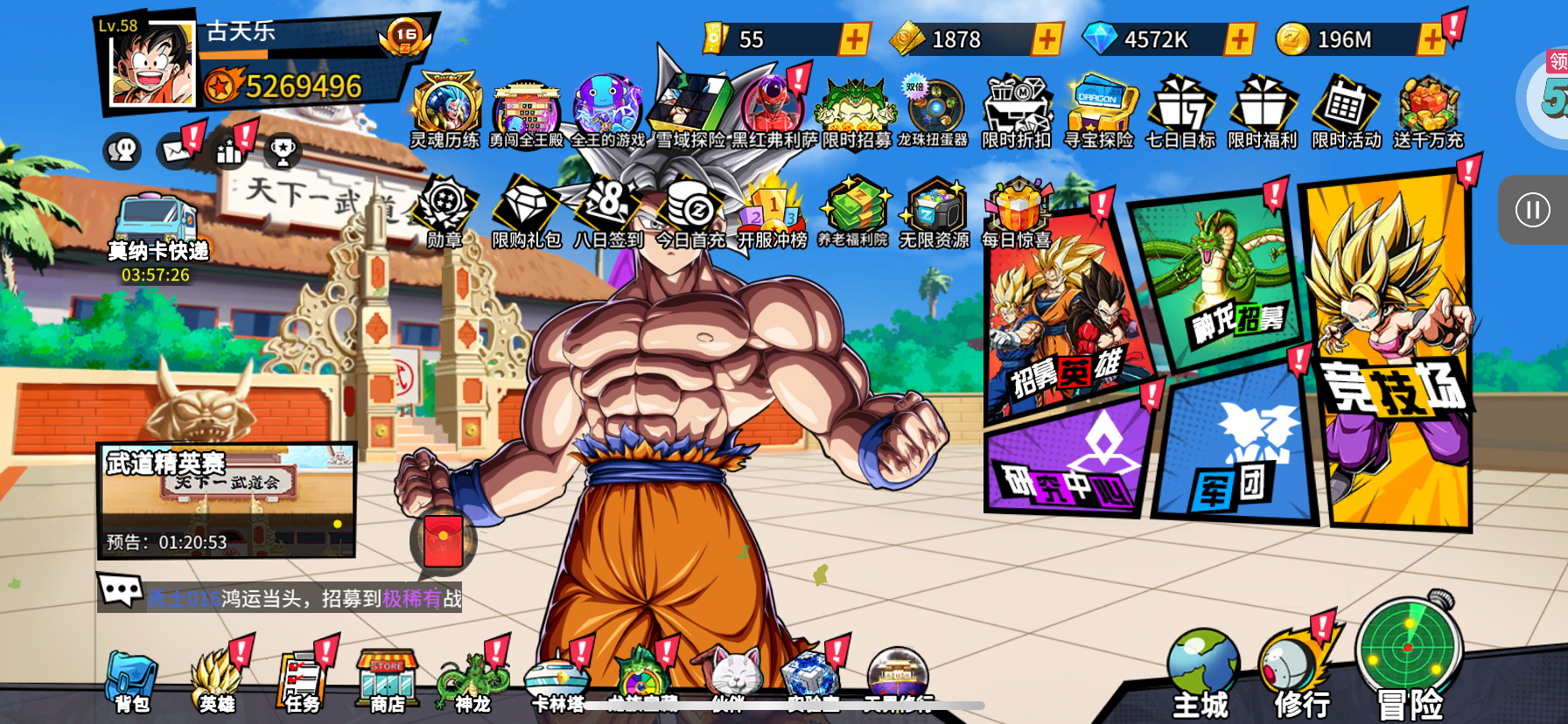
Task: Switch to the 主城 main city
Action: (1201, 675)
